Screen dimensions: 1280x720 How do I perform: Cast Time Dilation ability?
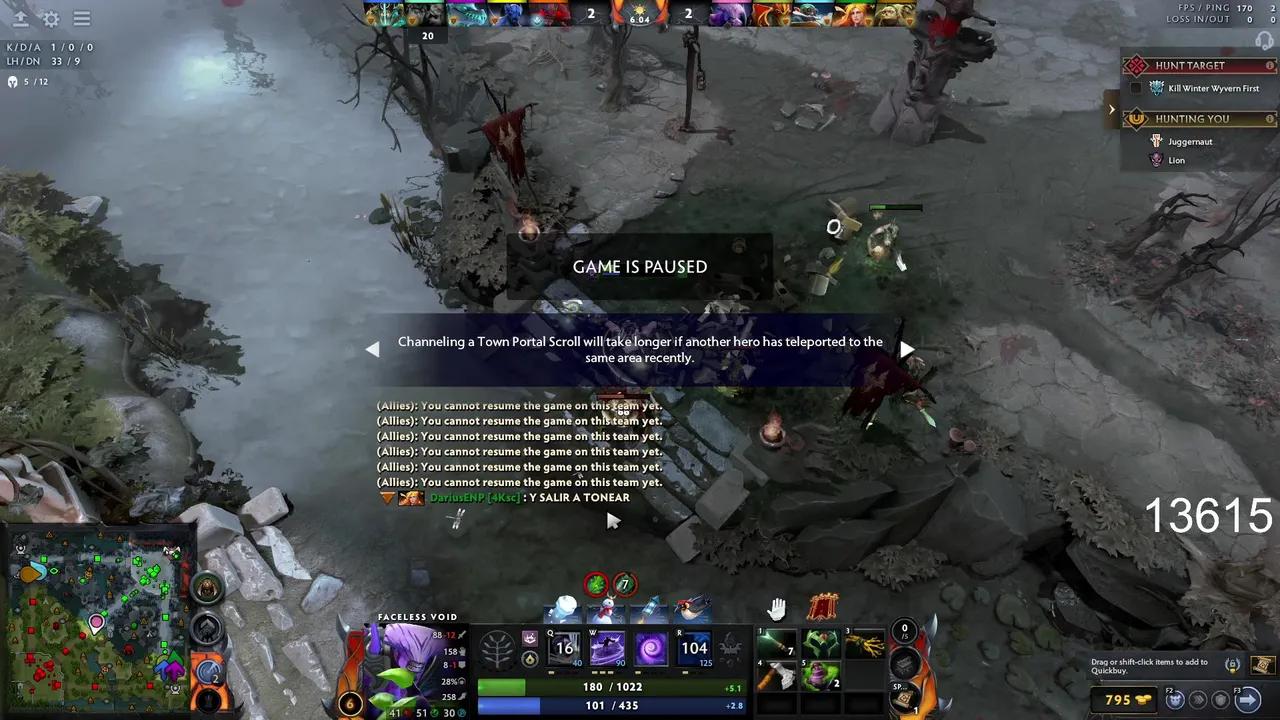(x=607, y=648)
